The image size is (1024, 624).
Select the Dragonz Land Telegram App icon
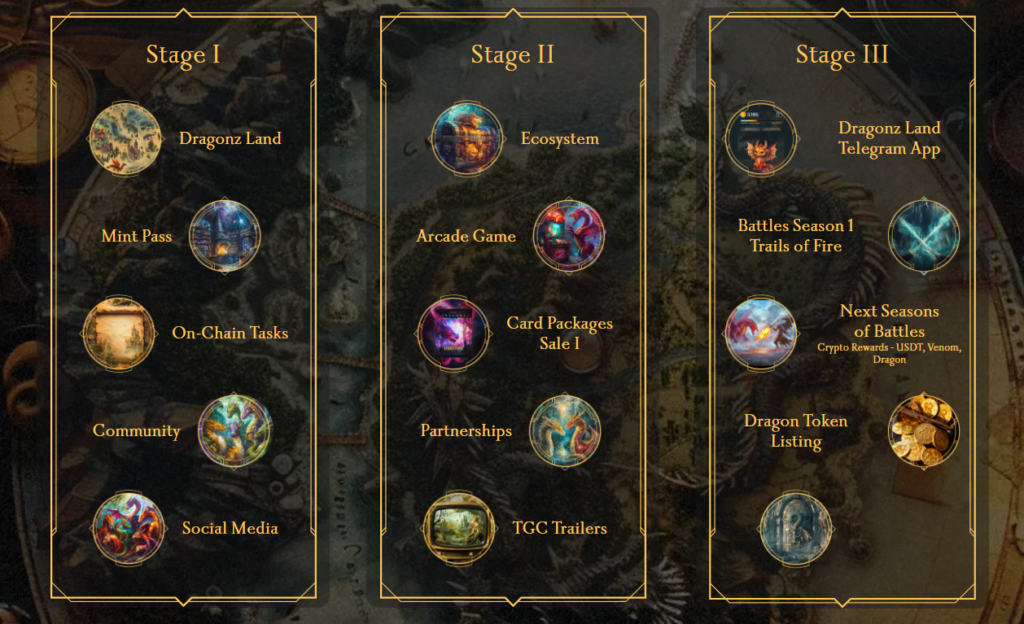(760, 139)
